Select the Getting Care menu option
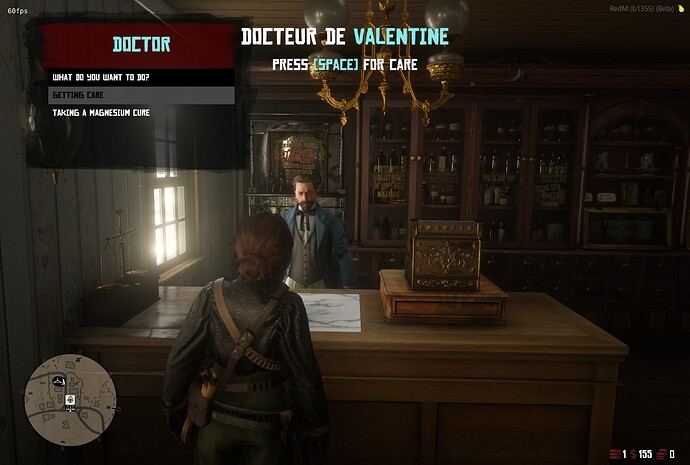The height and width of the screenshot is (465, 690). pos(138,95)
